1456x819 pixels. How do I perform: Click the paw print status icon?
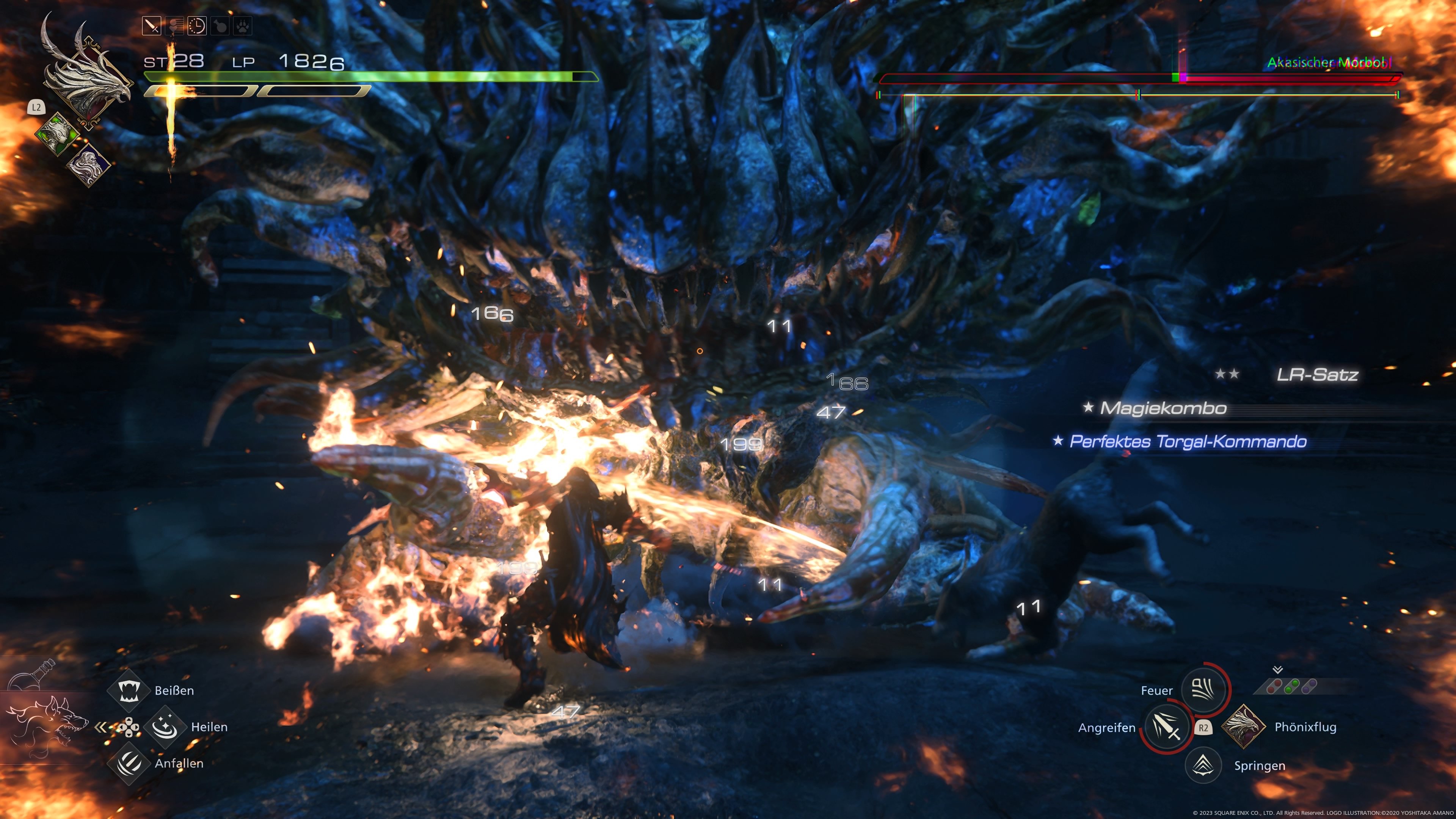tap(242, 26)
